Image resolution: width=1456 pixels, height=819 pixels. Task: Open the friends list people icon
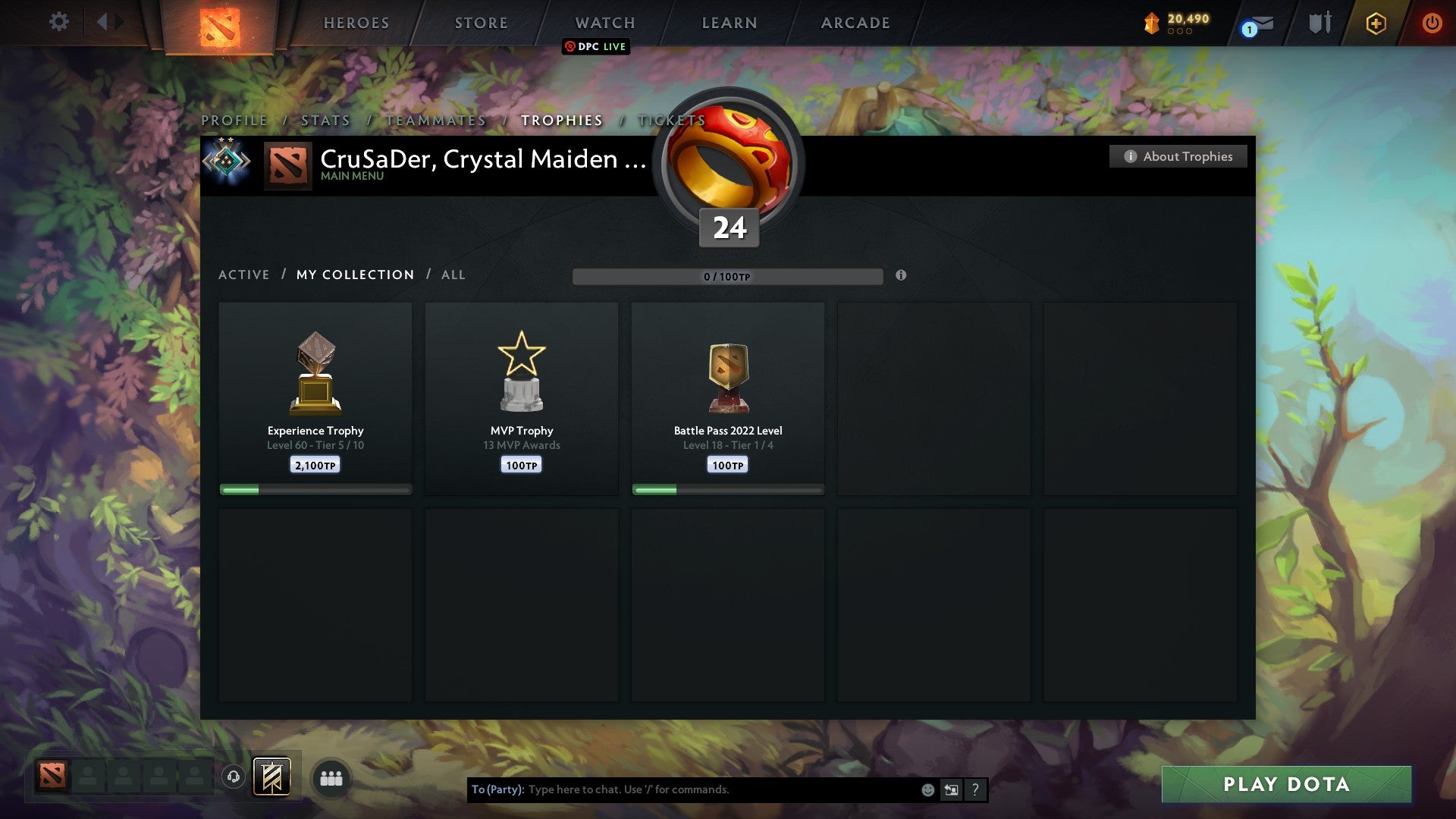[331, 778]
